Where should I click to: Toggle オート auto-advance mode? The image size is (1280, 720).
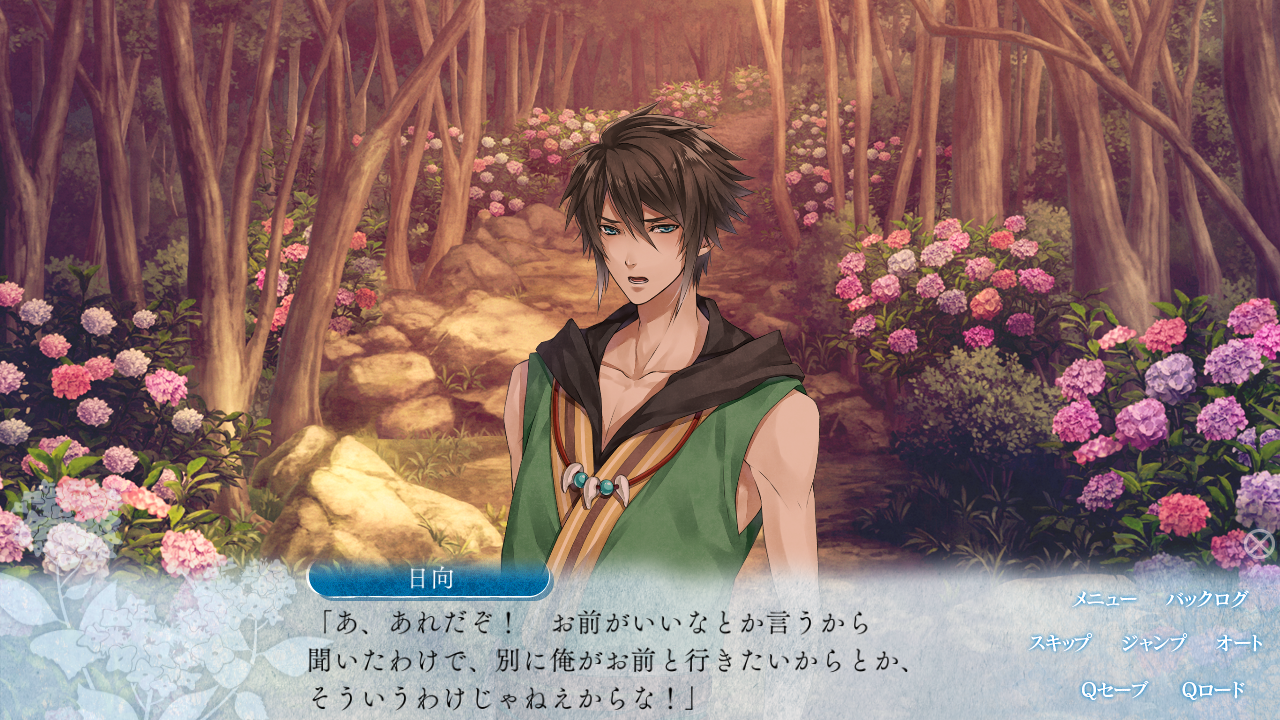1240,643
